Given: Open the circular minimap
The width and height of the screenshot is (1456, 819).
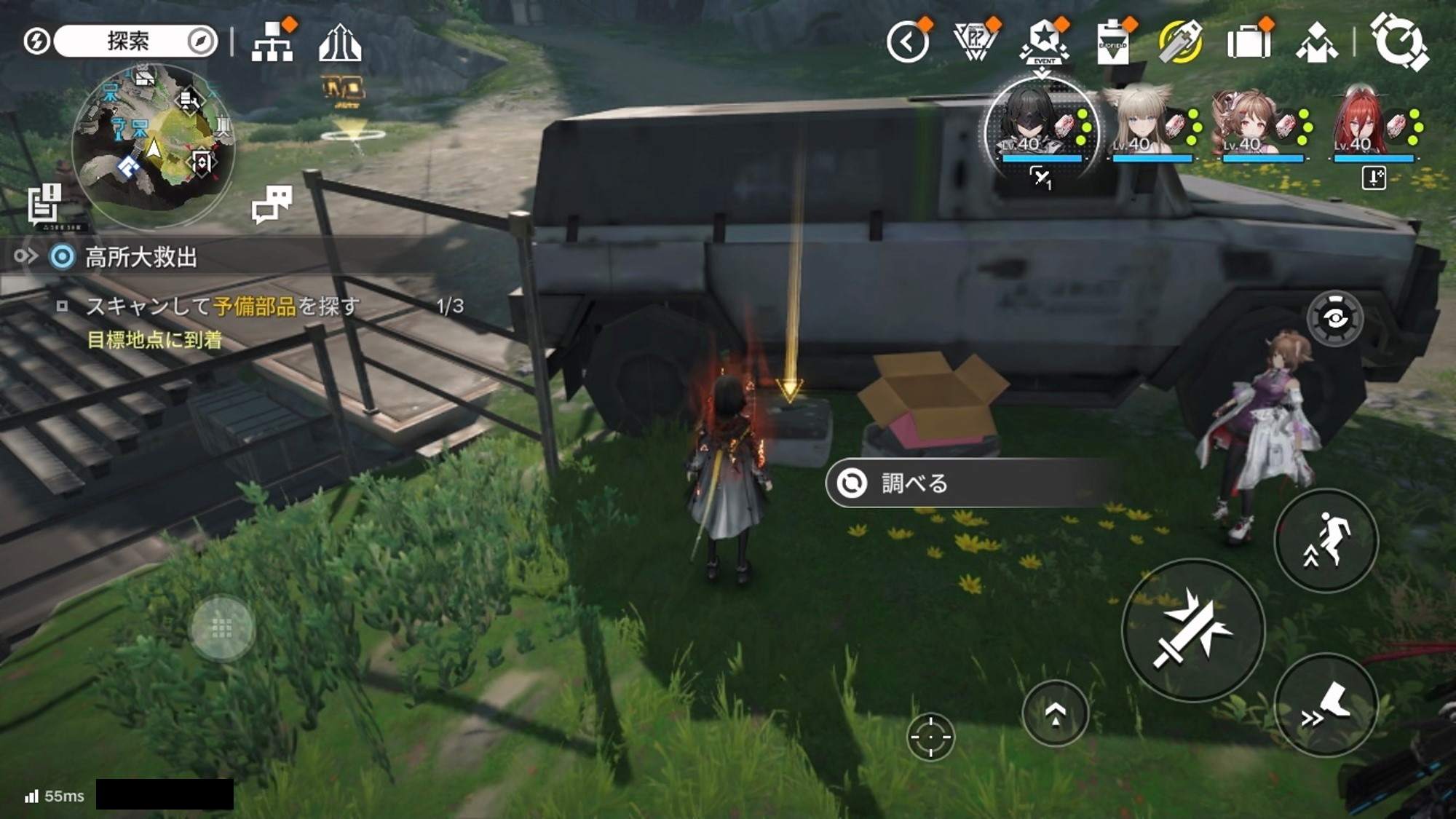Looking at the screenshot, I should tap(154, 146).
